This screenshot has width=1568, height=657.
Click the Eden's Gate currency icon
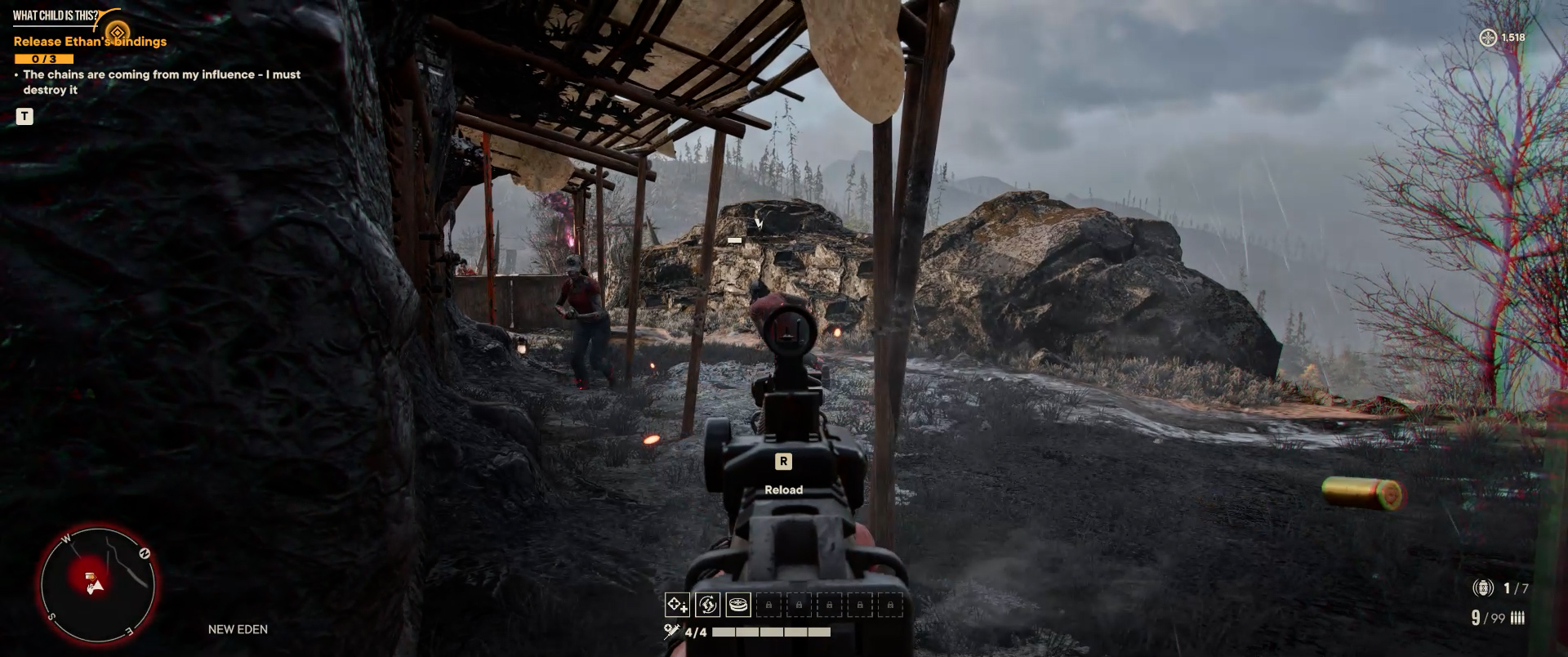click(1489, 38)
